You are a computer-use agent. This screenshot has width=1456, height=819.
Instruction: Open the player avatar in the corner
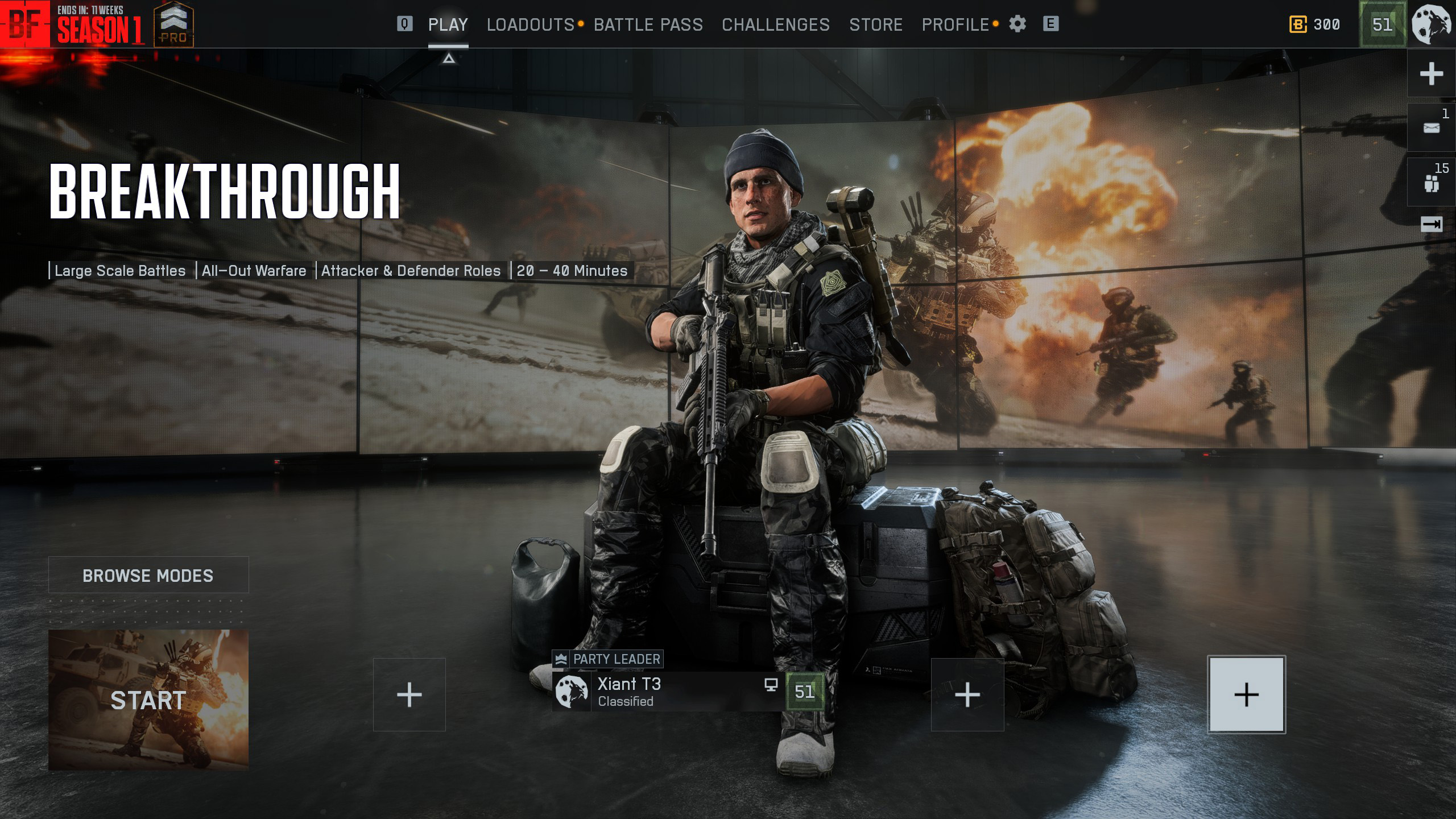tap(1432, 24)
